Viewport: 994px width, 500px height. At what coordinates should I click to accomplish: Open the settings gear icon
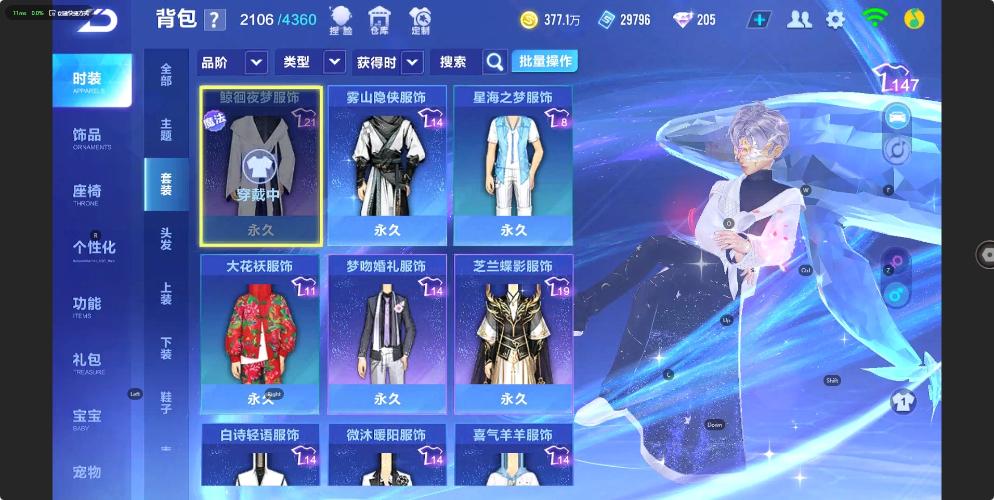[x=835, y=19]
